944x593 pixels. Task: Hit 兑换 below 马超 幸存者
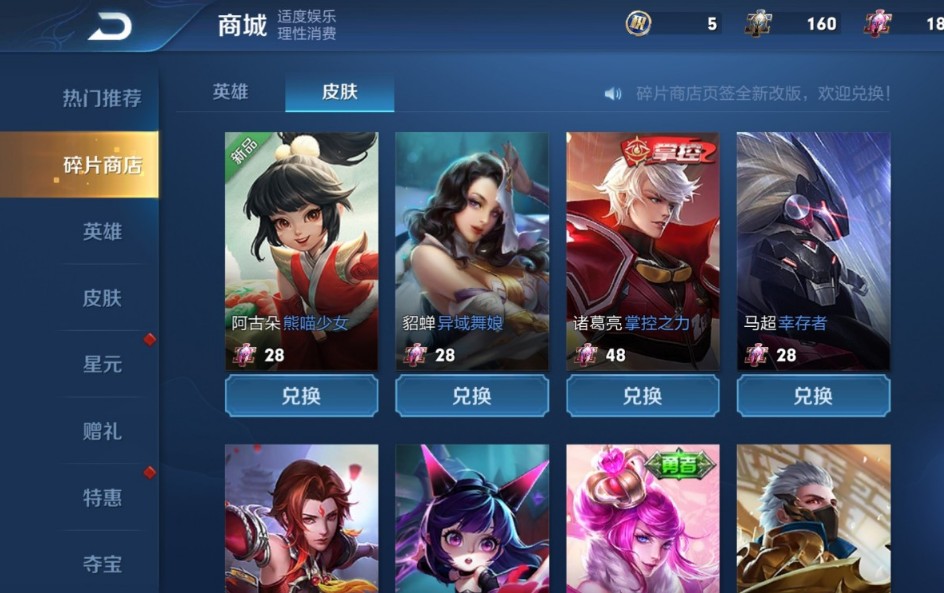click(813, 396)
